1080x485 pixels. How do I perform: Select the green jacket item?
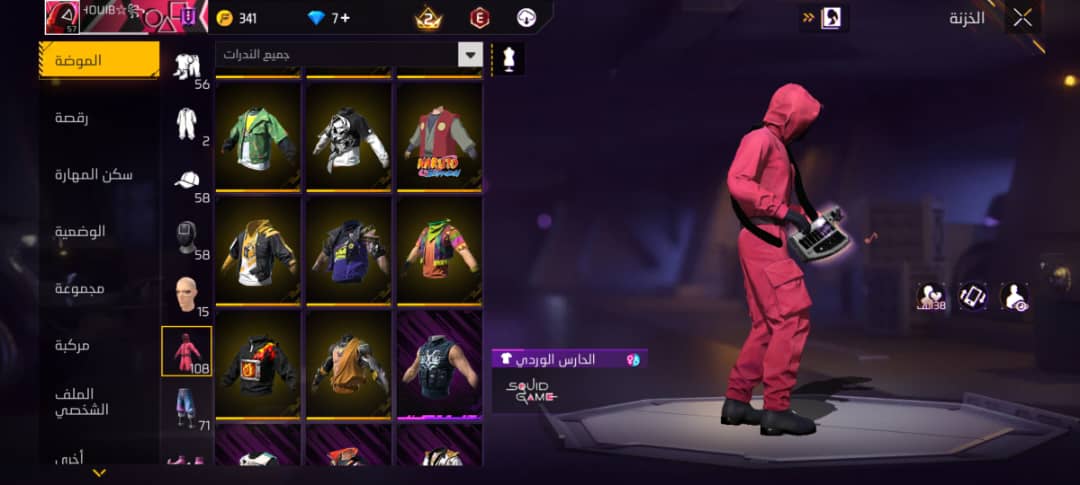[259, 137]
